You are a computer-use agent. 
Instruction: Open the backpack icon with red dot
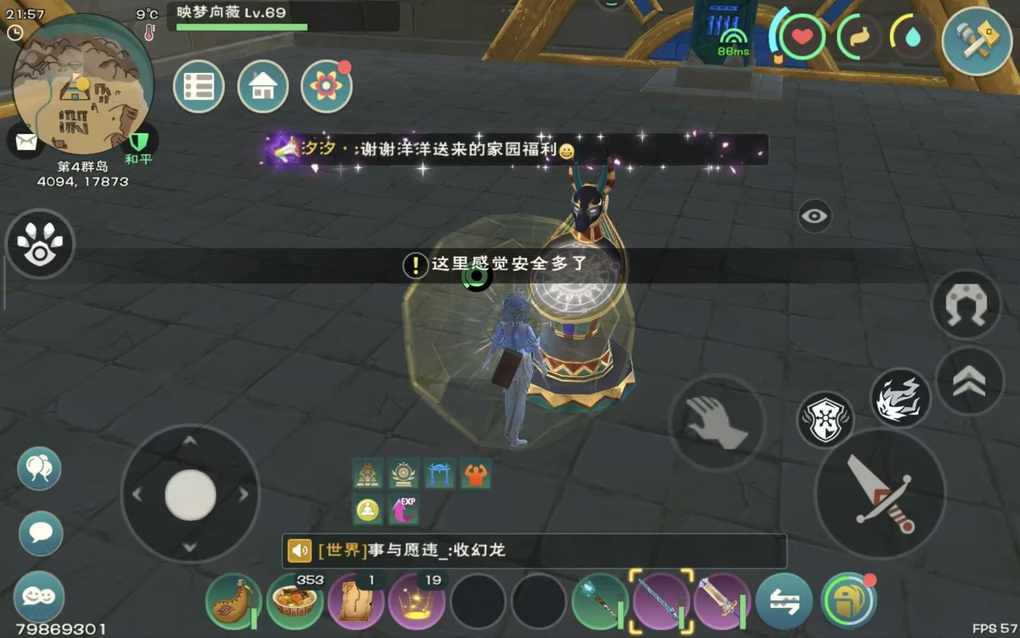pyautogui.click(x=848, y=600)
